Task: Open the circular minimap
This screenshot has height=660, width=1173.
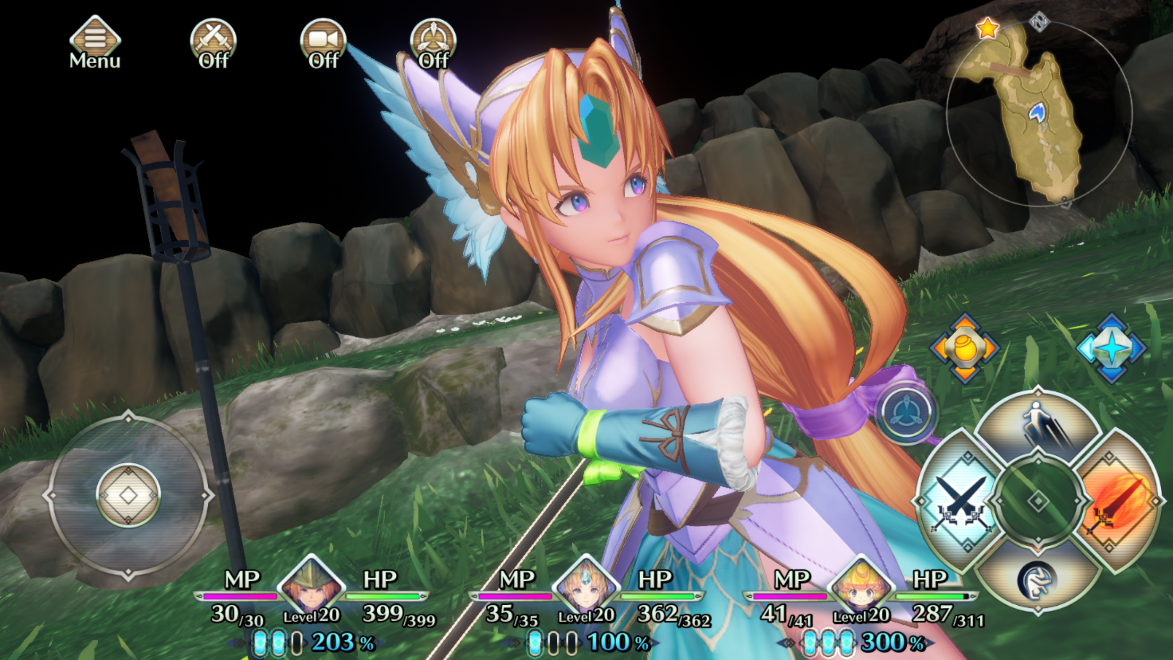Action: point(1038,113)
